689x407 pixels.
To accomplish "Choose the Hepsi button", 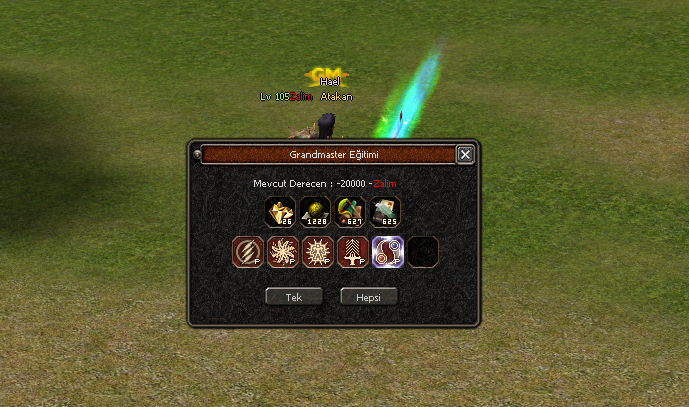I will pyautogui.click(x=369, y=297).
